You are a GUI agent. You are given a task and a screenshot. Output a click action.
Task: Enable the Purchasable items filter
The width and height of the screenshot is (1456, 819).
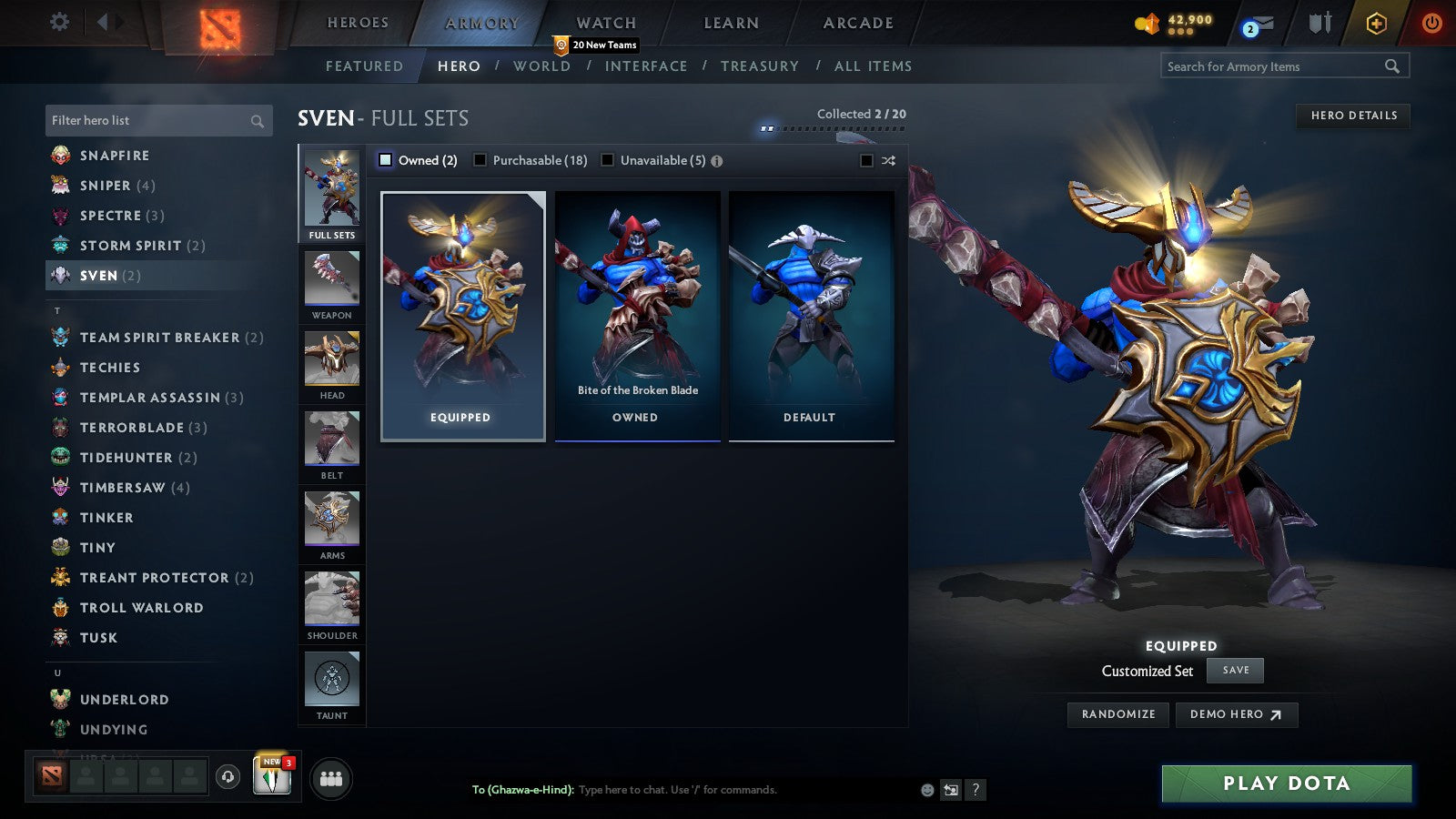pyautogui.click(x=480, y=159)
